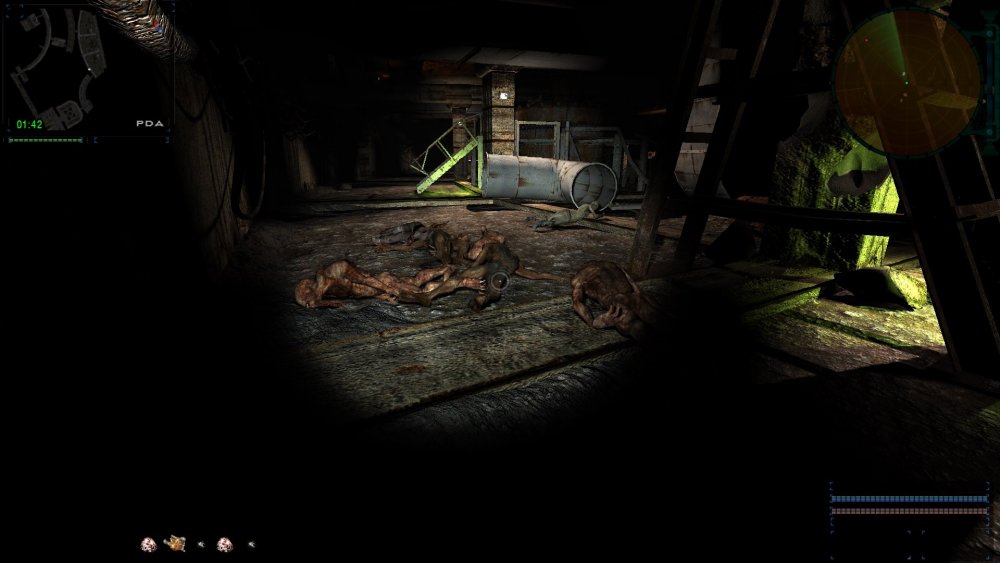1000x563 pixels.
Task: Open the PDA from its label
Action: click(150, 124)
